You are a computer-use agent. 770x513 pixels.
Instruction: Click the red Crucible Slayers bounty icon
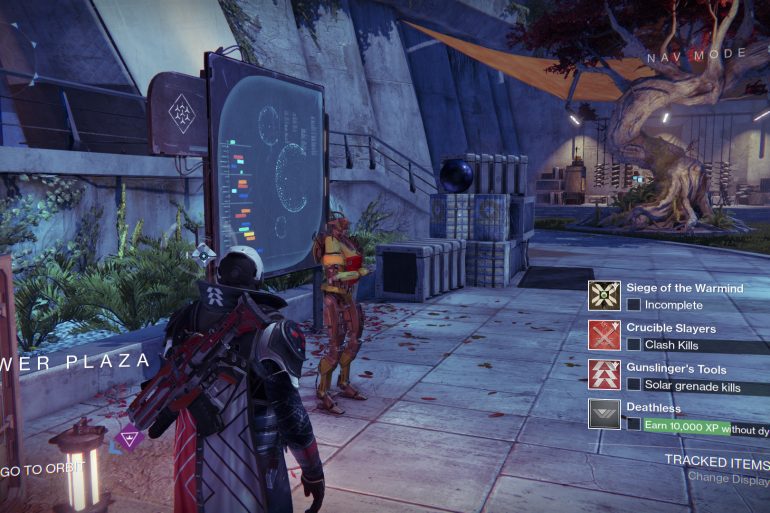[x=604, y=335]
